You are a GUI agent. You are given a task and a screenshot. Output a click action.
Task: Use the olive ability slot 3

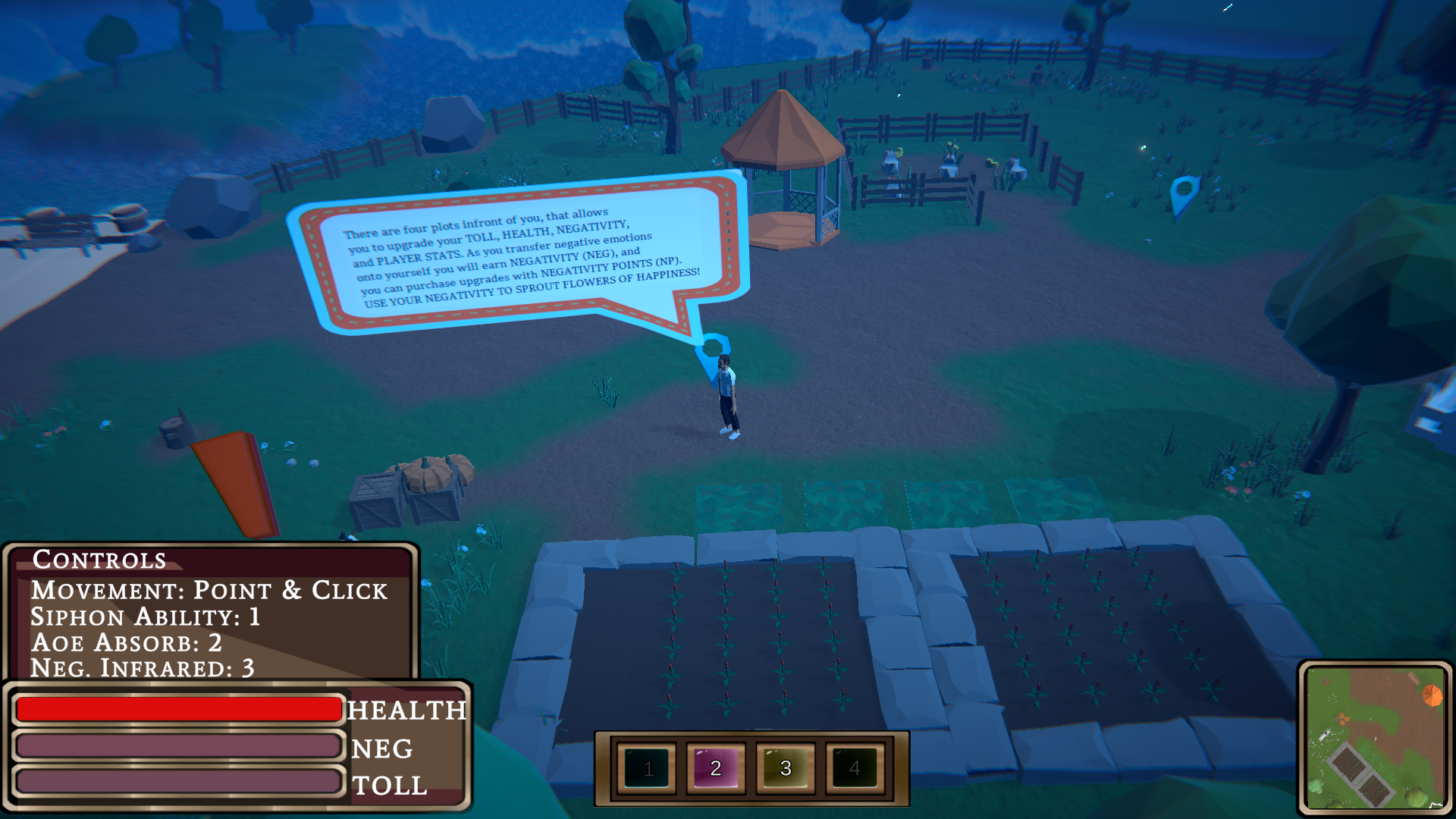pos(786,768)
